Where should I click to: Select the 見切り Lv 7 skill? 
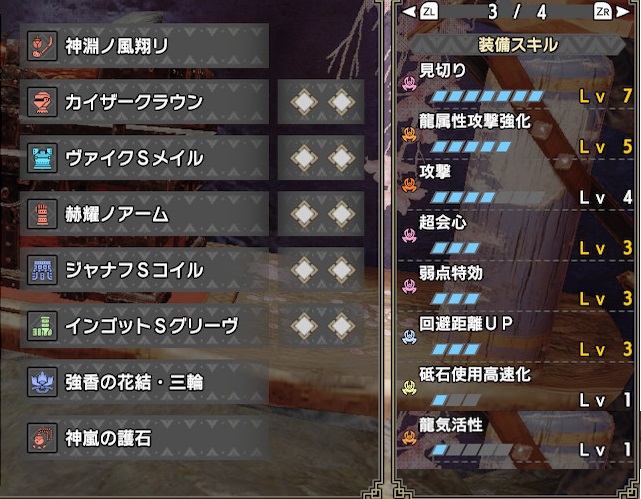pyautogui.click(x=518, y=84)
